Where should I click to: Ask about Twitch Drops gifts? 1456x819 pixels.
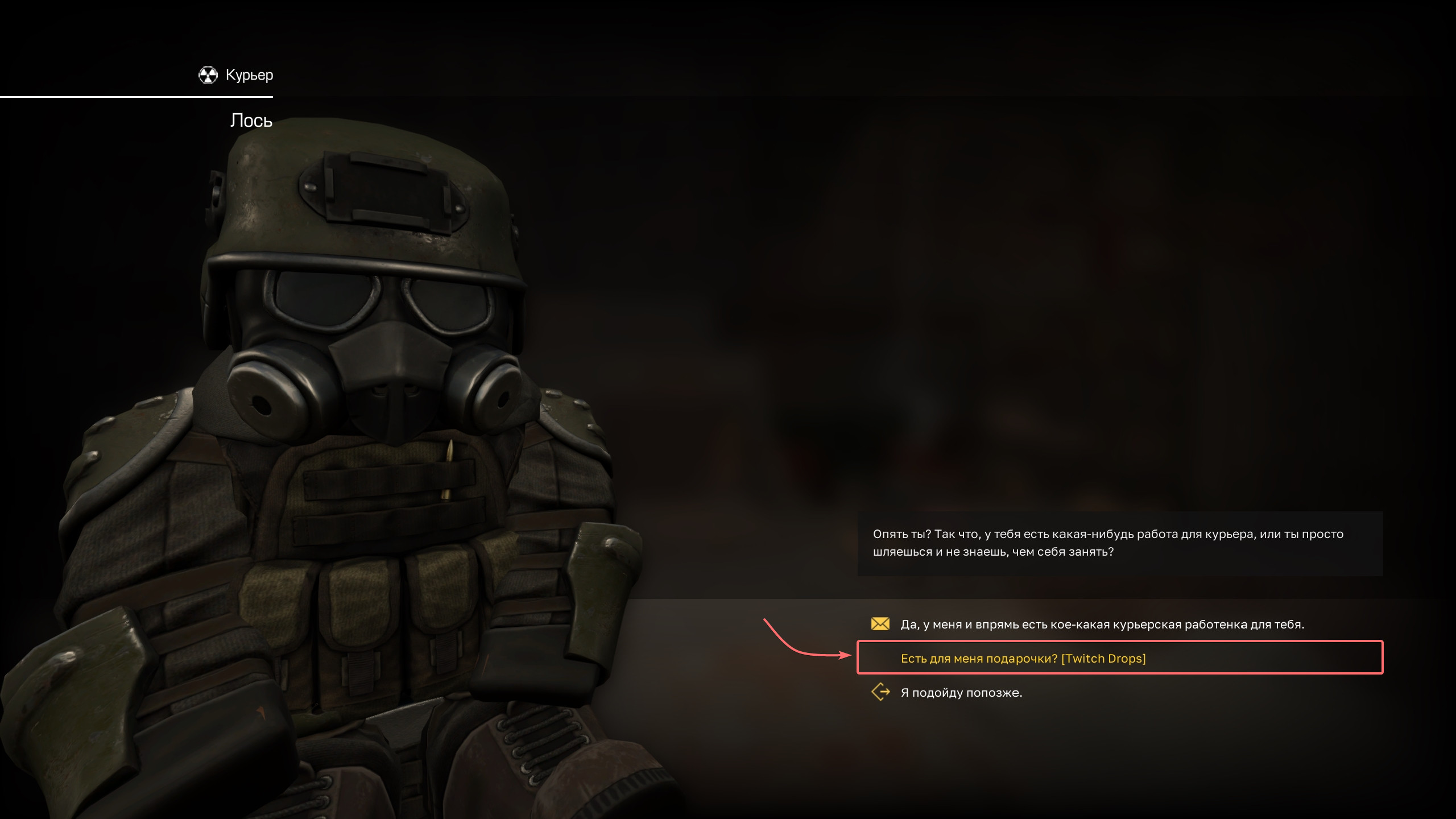1023,659
